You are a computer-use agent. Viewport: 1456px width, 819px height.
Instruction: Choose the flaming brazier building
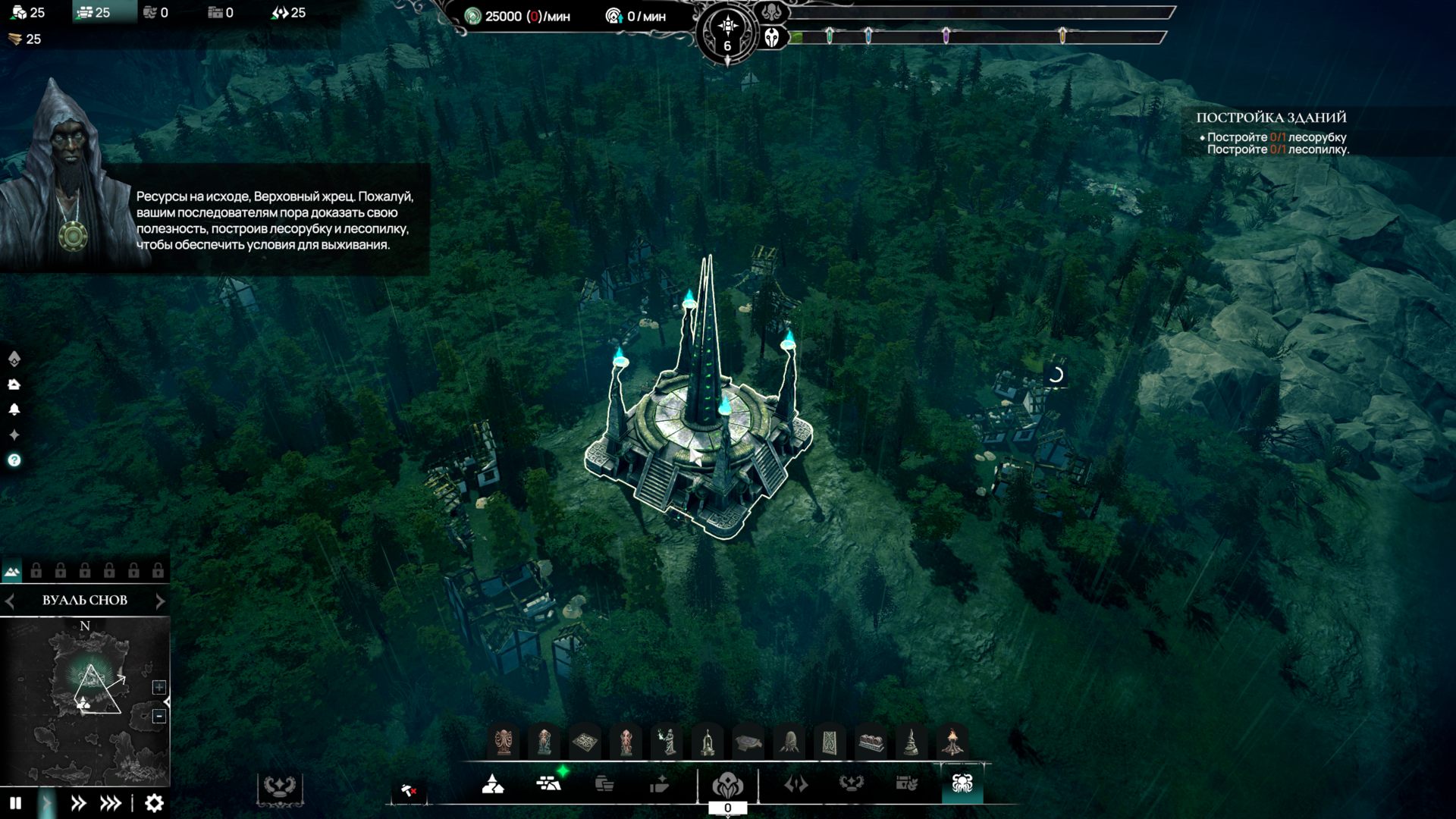click(952, 742)
